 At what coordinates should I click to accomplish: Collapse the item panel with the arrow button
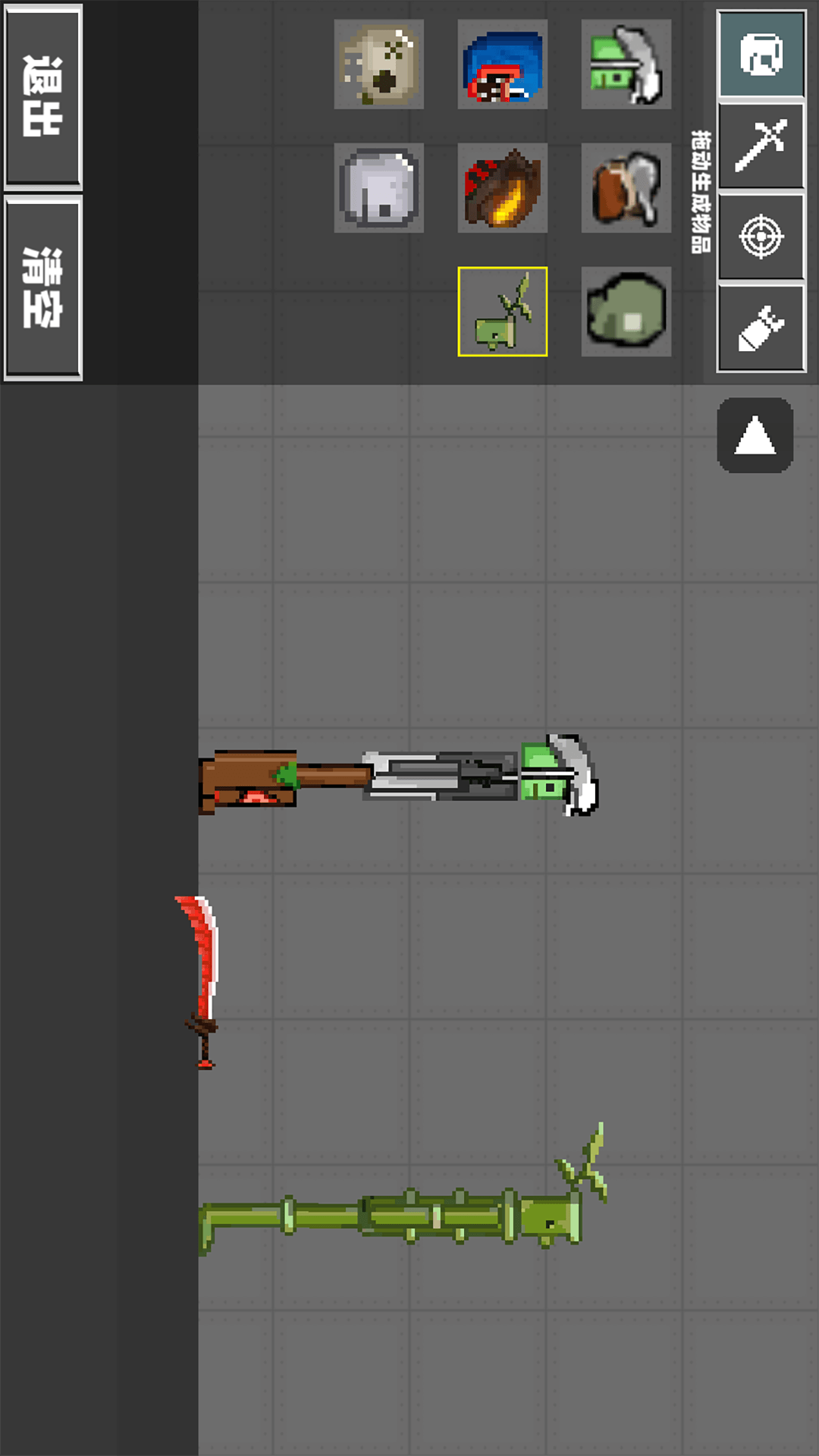pos(755,436)
